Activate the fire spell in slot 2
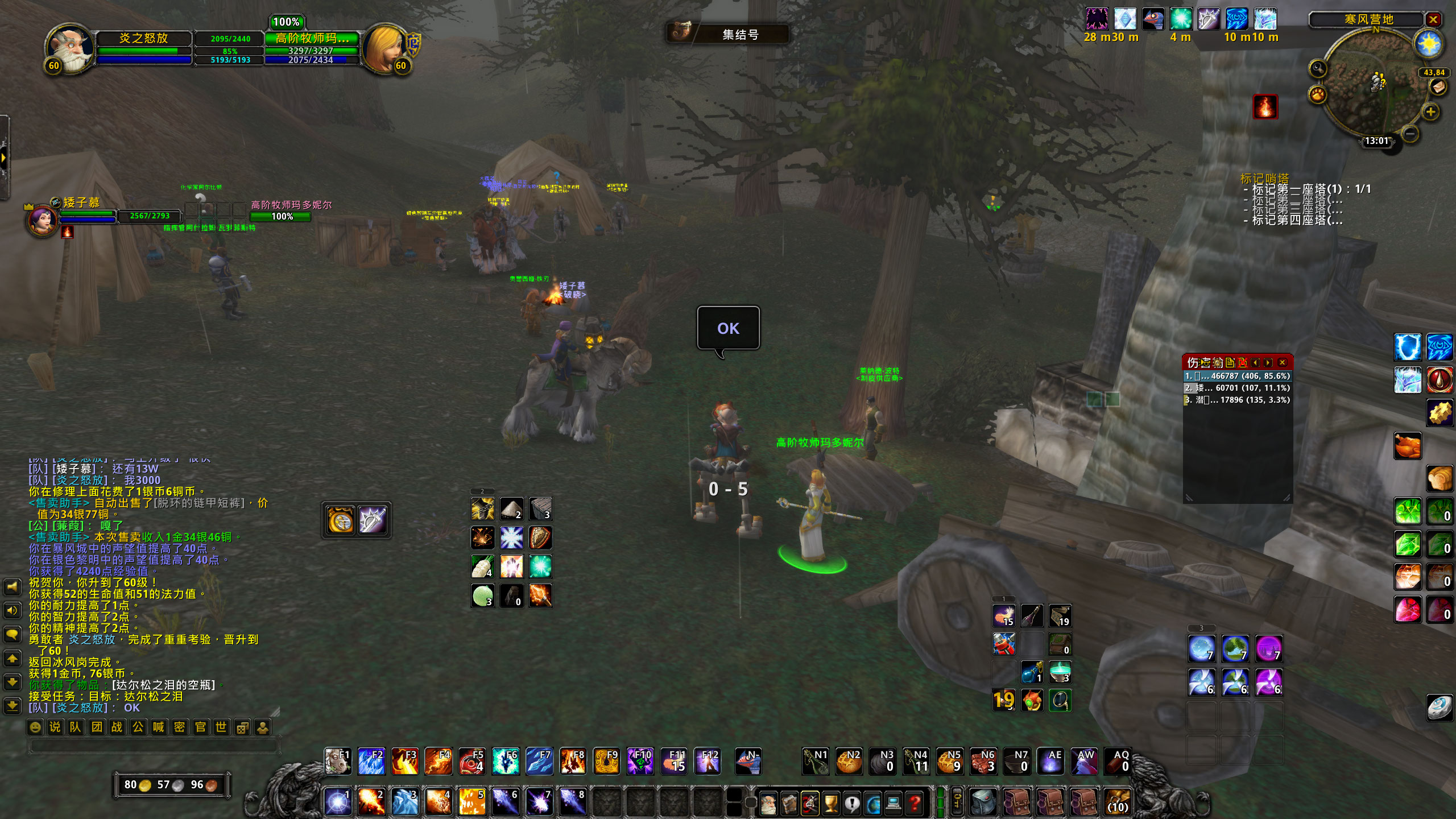The image size is (1456, 819). [371, 802]
